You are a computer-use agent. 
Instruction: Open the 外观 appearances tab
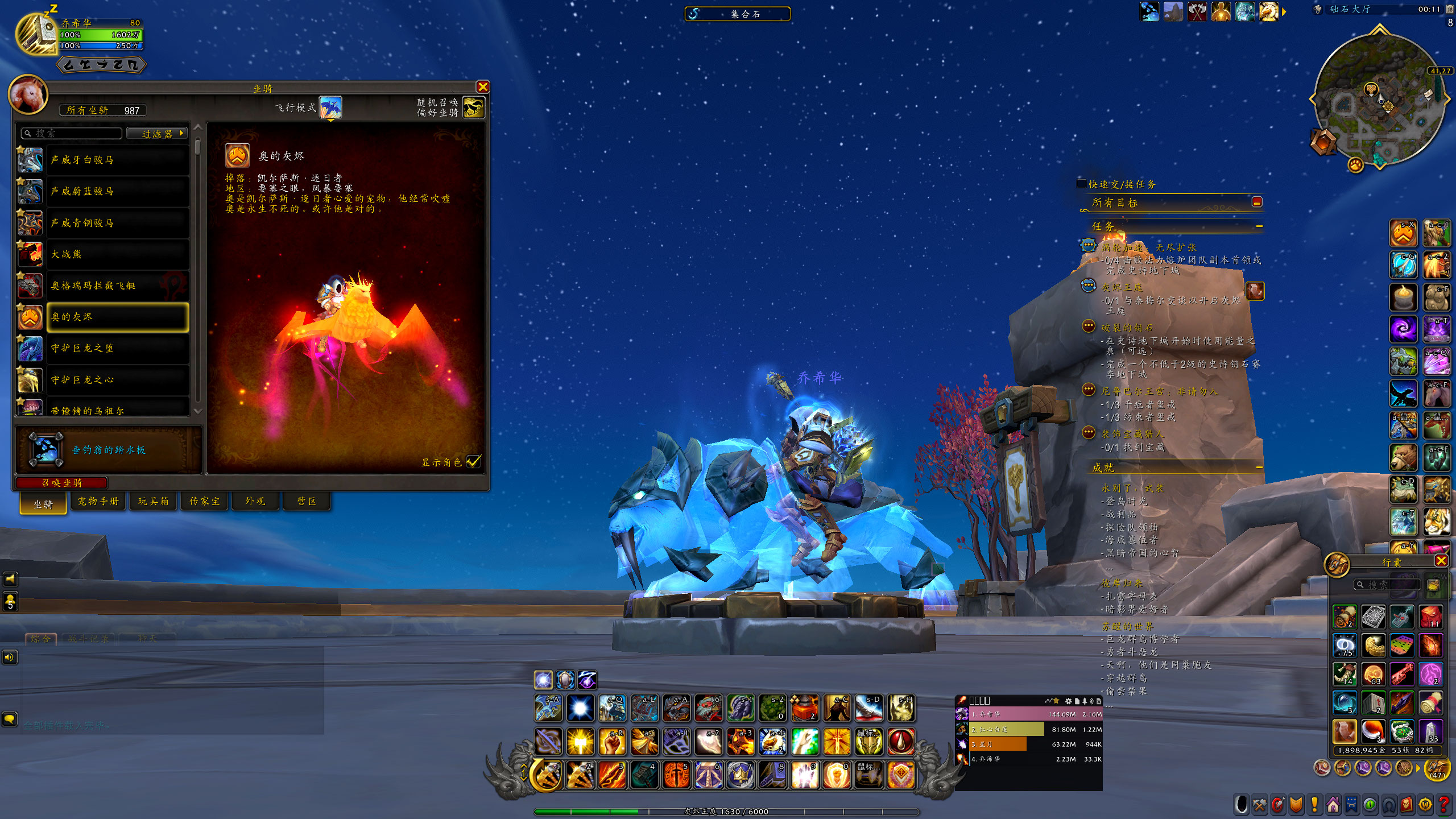[x=255, y=501]
